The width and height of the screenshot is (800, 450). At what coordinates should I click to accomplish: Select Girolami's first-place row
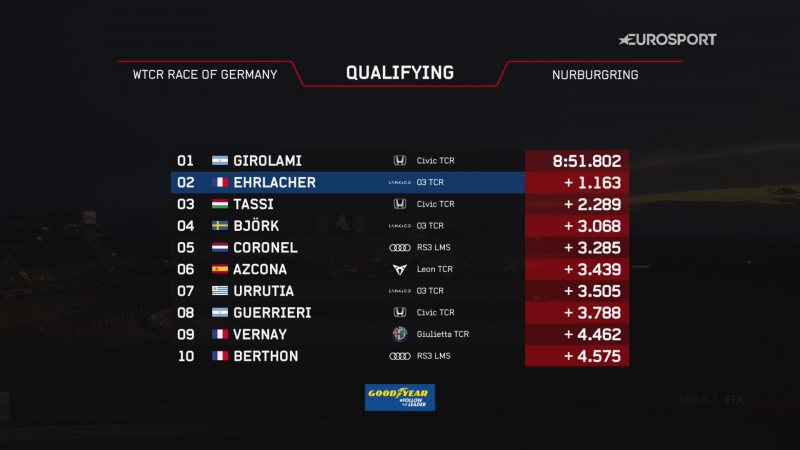pyautogui.click(x=400, y=161)
